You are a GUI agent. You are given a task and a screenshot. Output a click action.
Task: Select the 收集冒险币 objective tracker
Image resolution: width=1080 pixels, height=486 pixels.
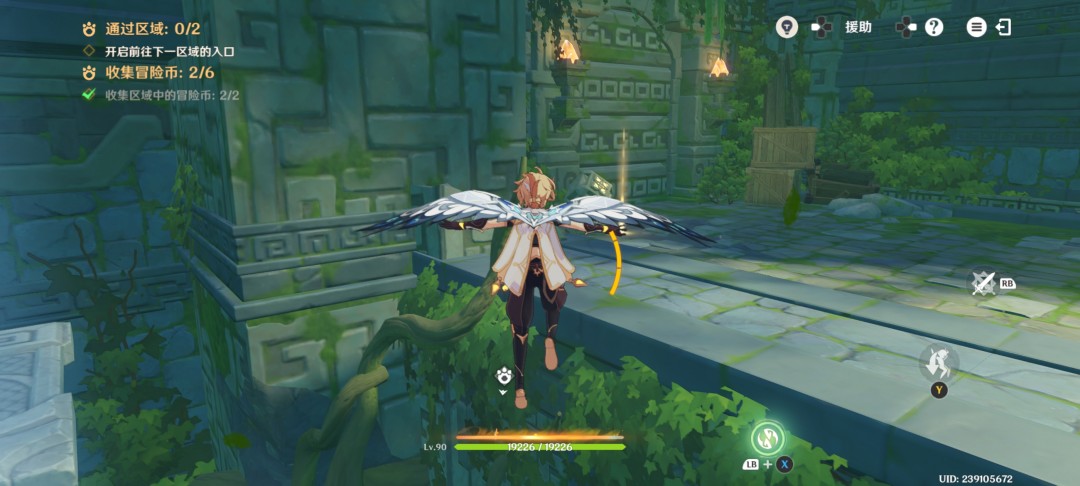(150, 72)
